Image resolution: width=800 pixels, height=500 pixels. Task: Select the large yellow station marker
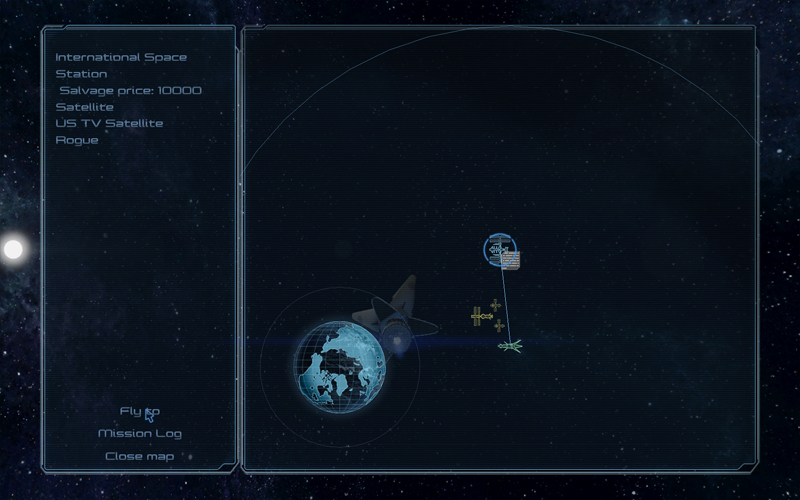pos(481,316)
